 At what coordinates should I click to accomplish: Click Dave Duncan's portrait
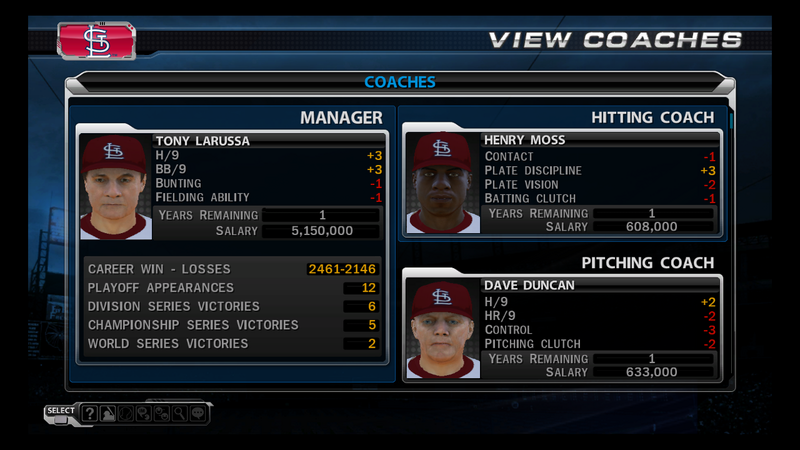(441, 328)
